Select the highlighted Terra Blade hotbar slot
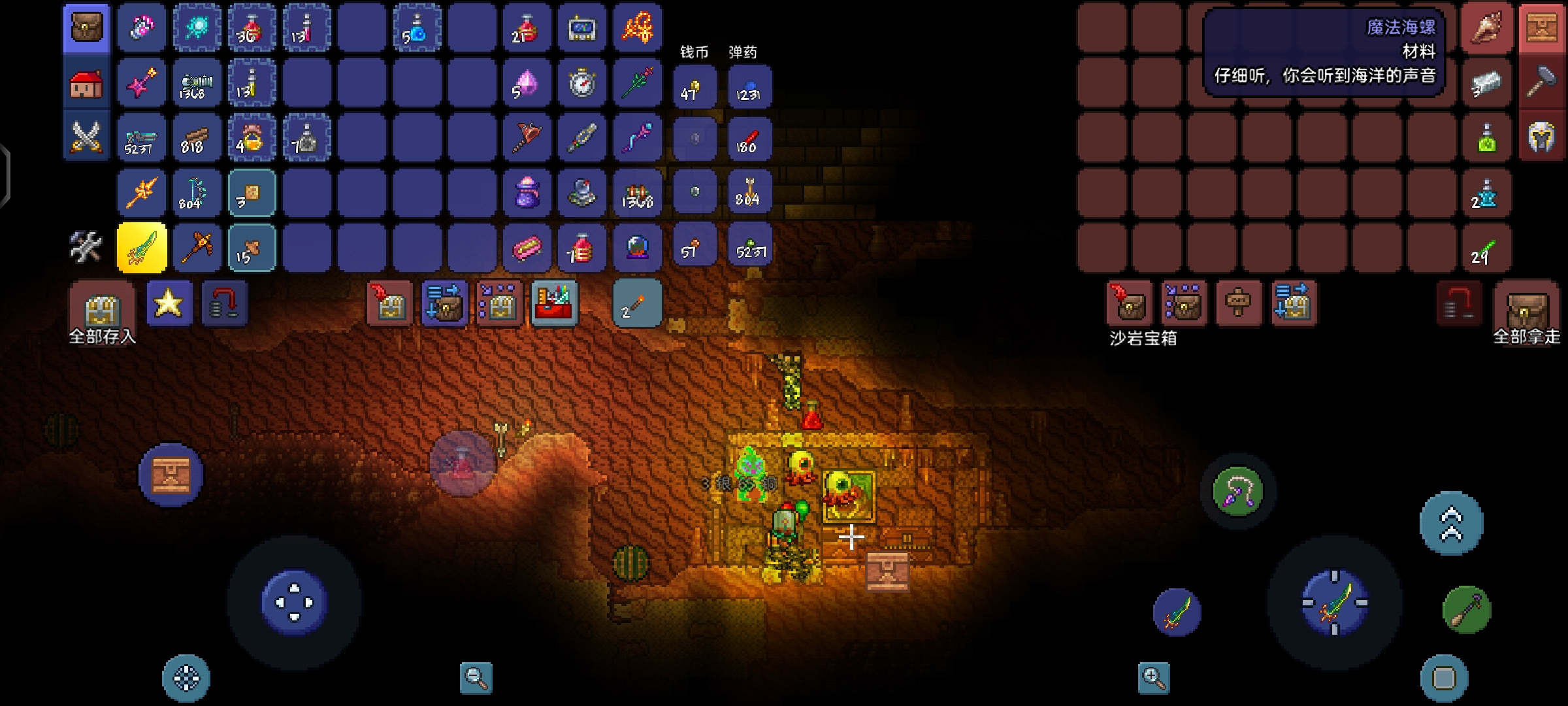The width and height of the screenshot is (1568, 706). tap(142, 248)
